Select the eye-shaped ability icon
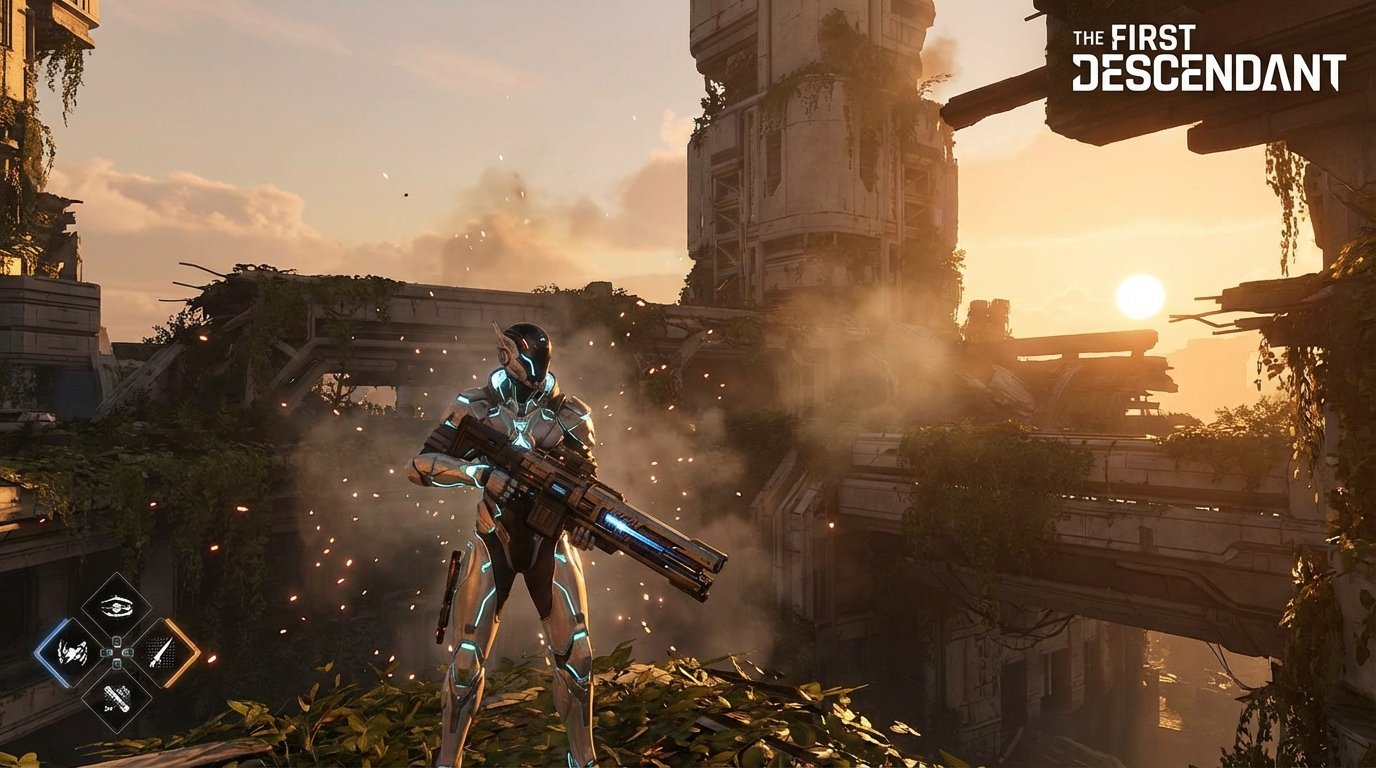Screen dimensions: 1376x768 click(116, 605)
